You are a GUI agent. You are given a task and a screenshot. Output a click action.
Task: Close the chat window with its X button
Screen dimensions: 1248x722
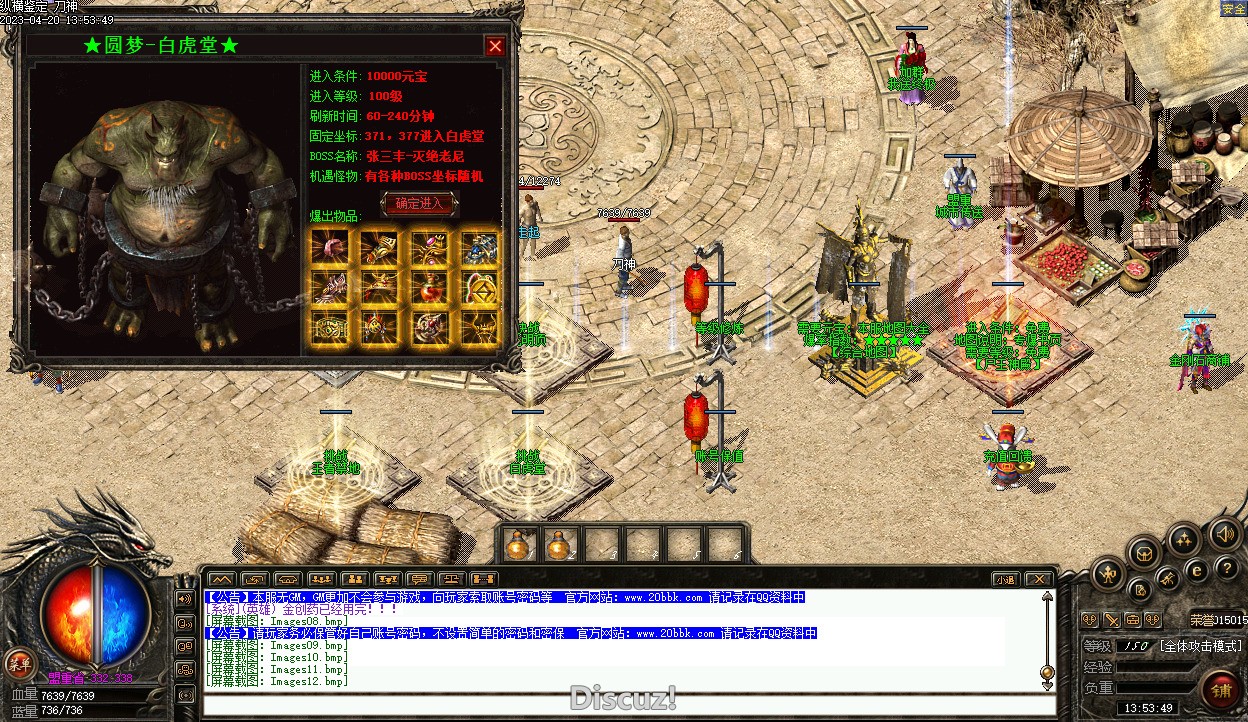[1039, 579]
